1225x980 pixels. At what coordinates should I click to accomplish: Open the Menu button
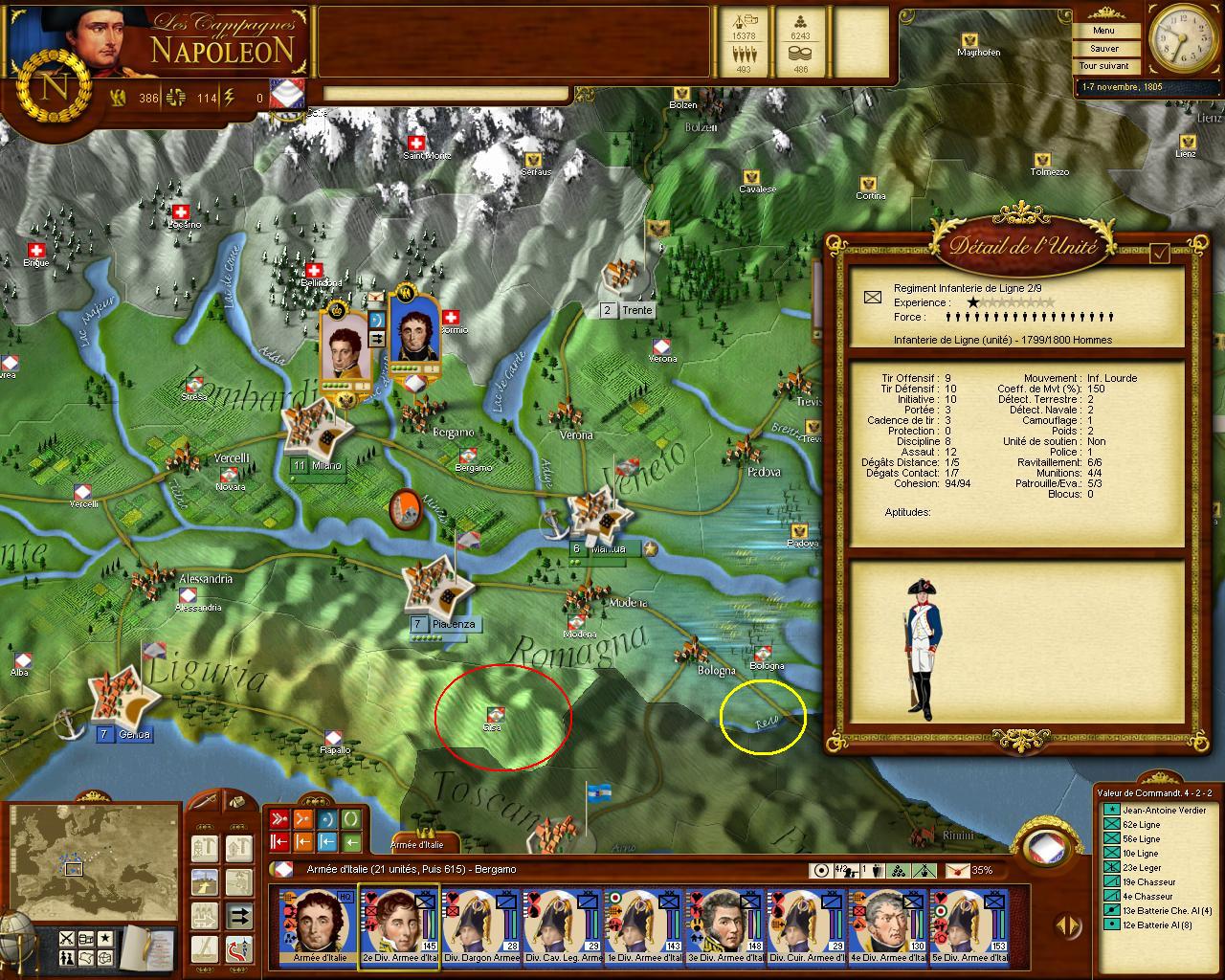click(1103, 31)
